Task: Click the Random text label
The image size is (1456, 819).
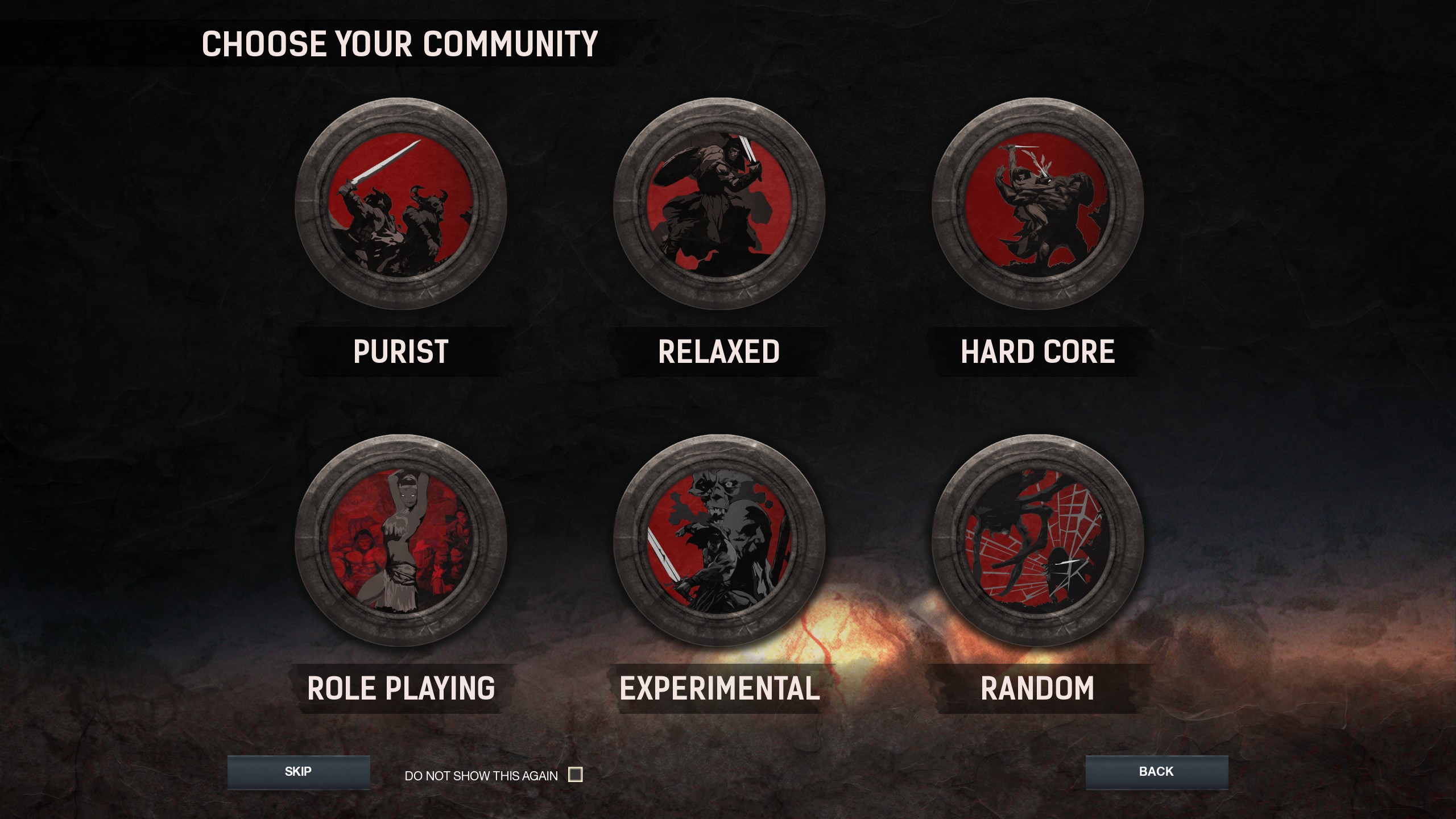Action: pos(1037,688)
